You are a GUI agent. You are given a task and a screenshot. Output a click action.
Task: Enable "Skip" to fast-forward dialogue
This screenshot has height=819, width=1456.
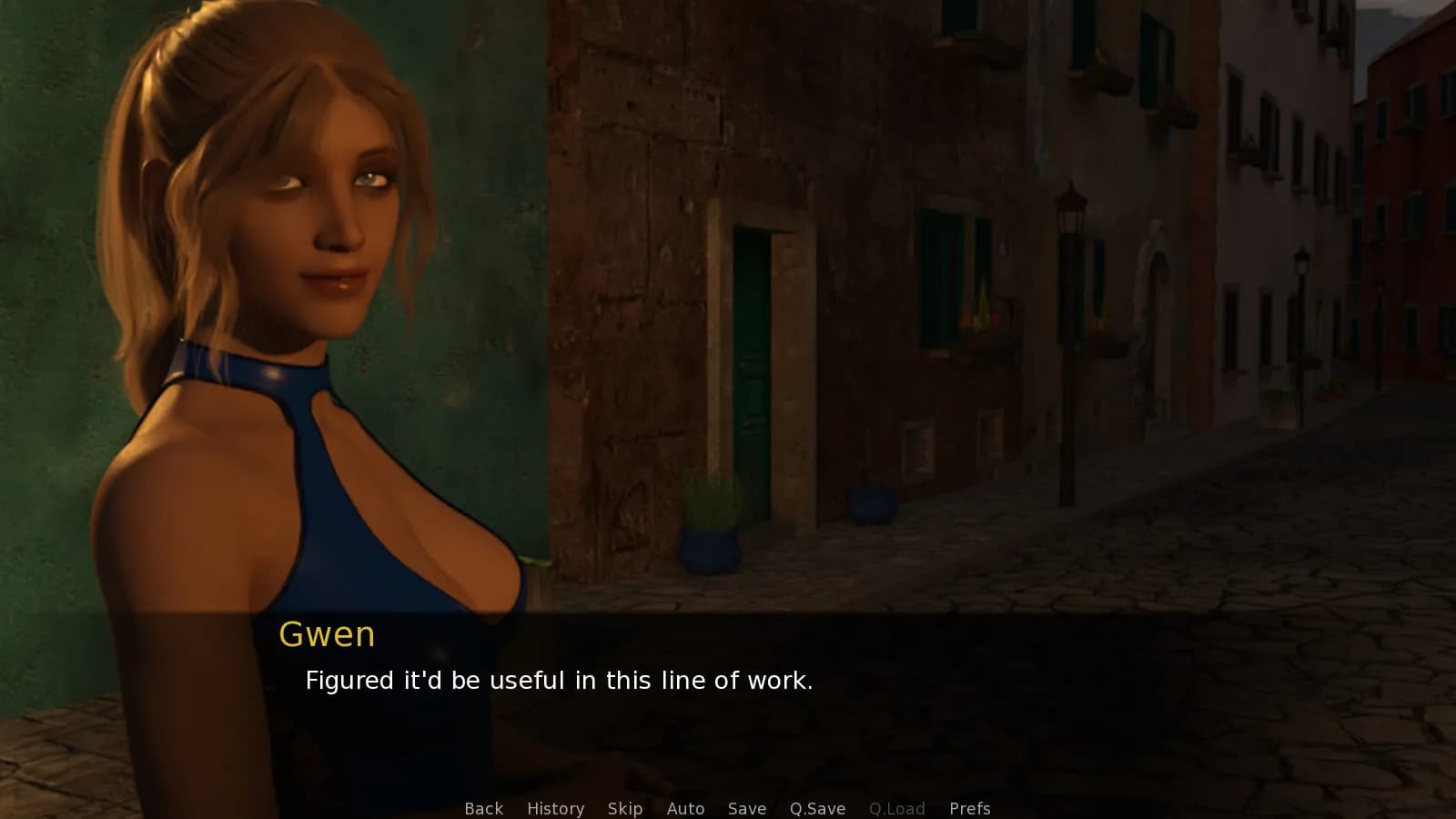point(624,808)
